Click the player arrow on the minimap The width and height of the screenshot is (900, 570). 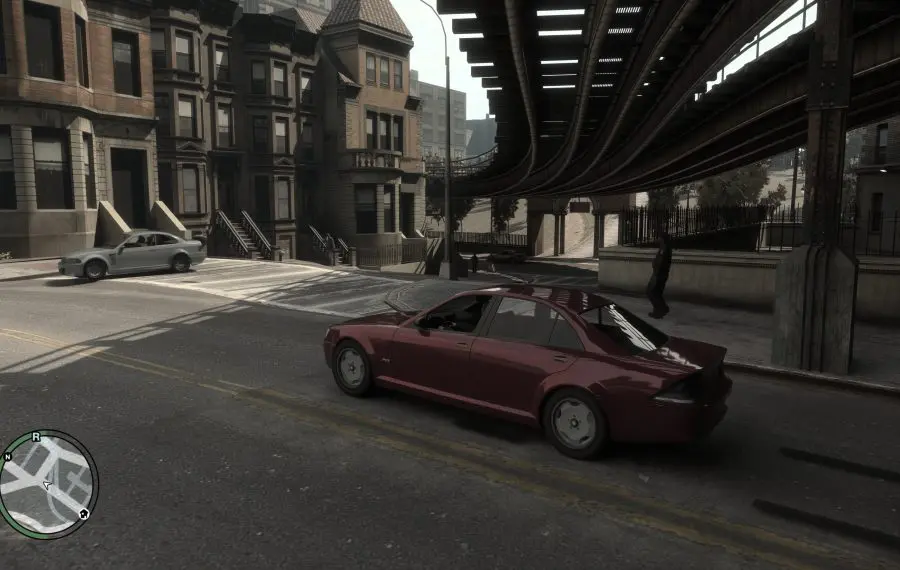(x=46, y=485)
